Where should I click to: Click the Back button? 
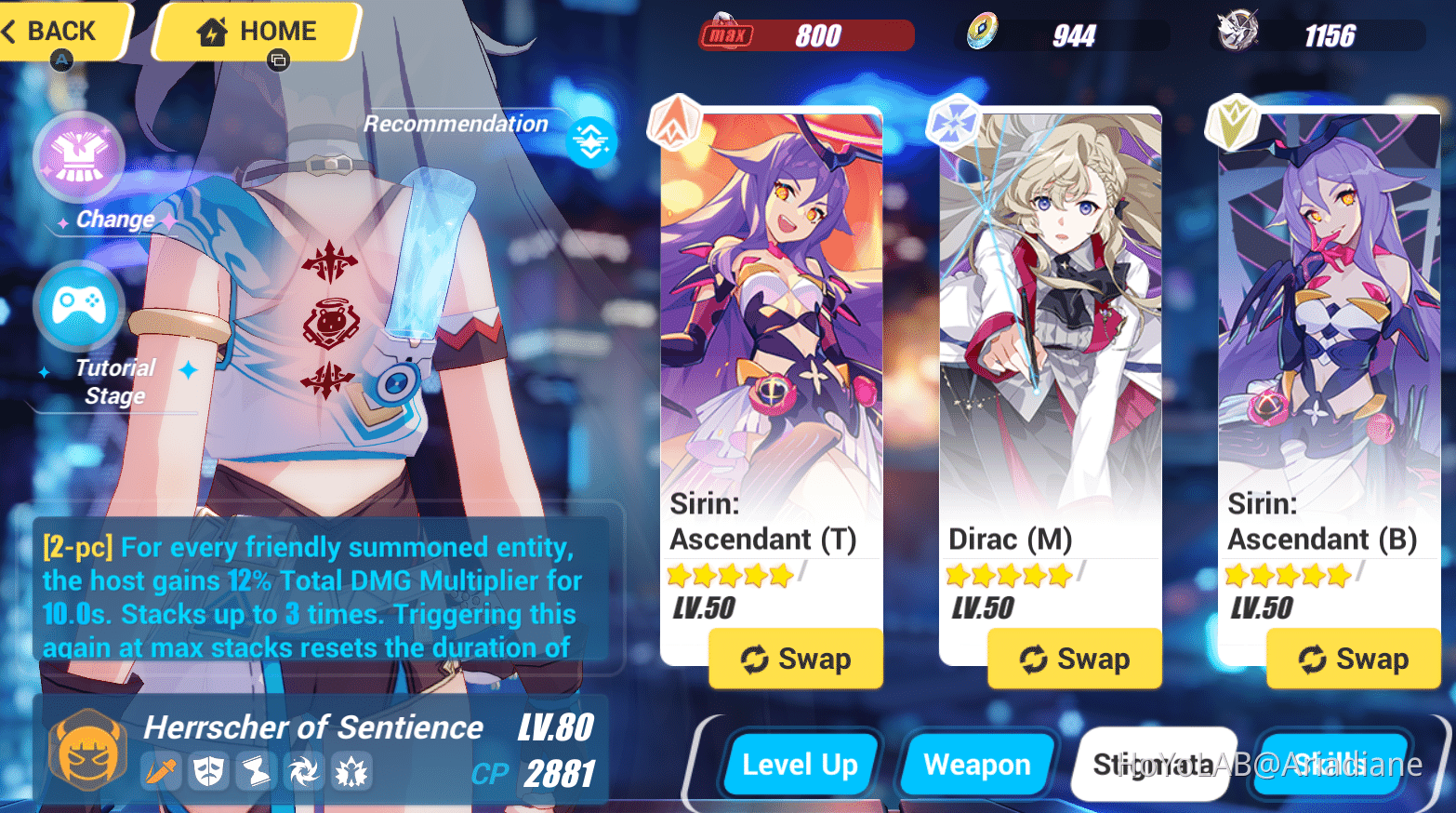click(x=56, y=31)
